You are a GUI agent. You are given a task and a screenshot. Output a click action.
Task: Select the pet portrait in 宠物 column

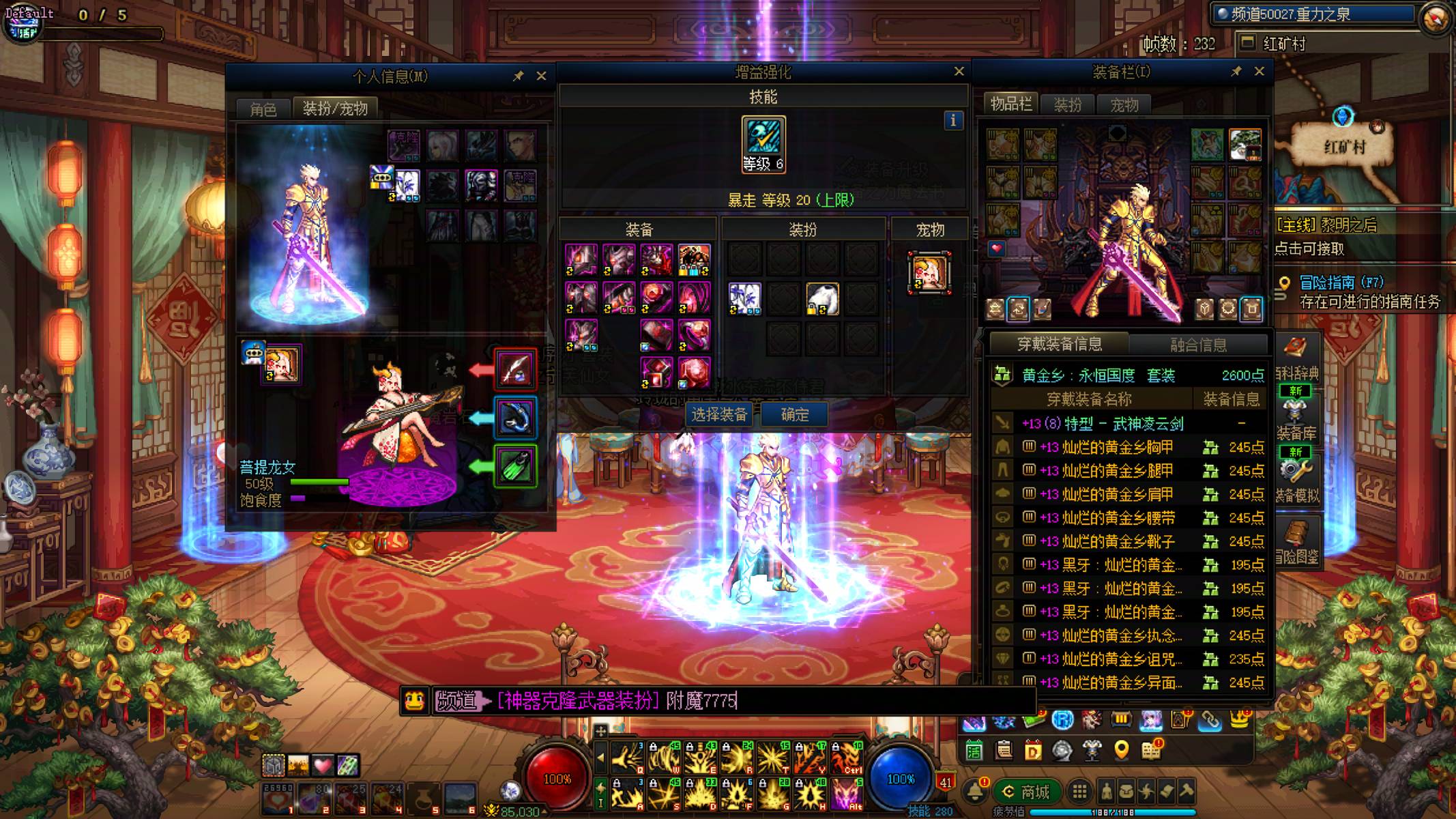[x=929, y=273]
